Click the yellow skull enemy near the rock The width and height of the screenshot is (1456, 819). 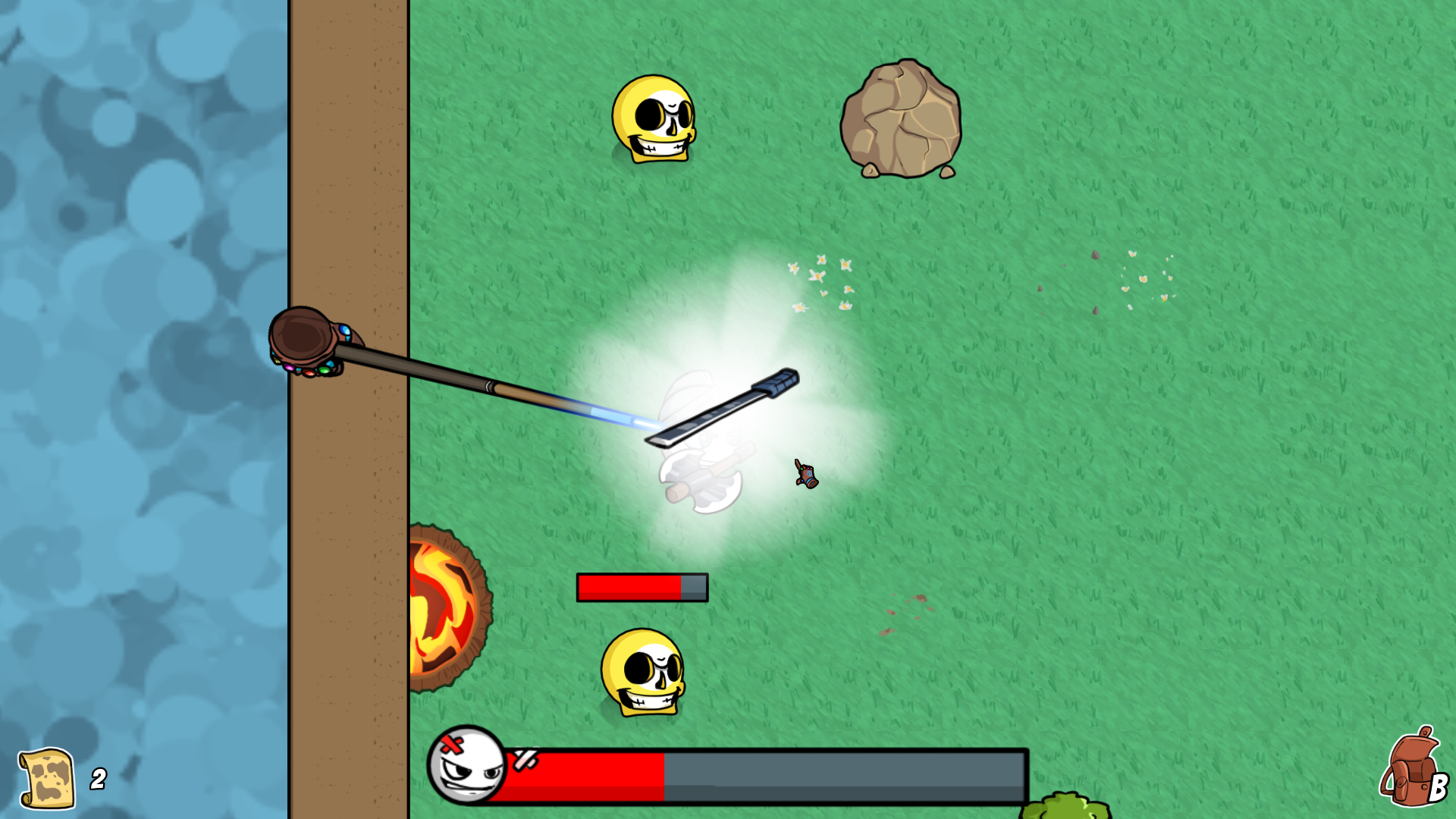click(656, 120)
